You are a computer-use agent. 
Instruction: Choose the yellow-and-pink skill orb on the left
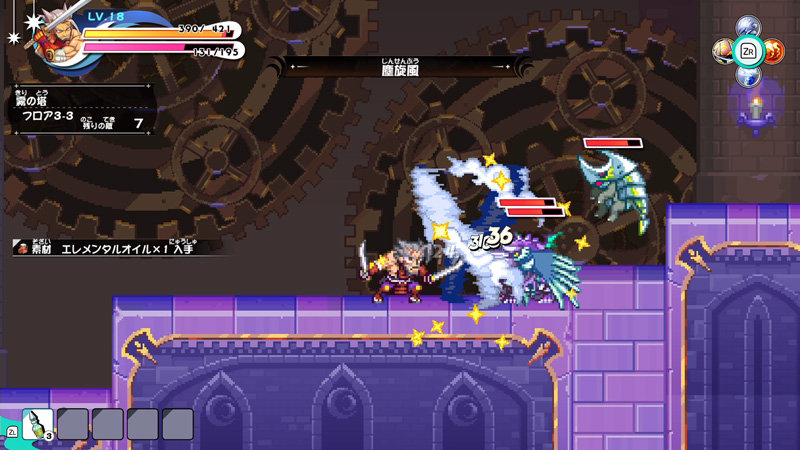coord(723,50)
